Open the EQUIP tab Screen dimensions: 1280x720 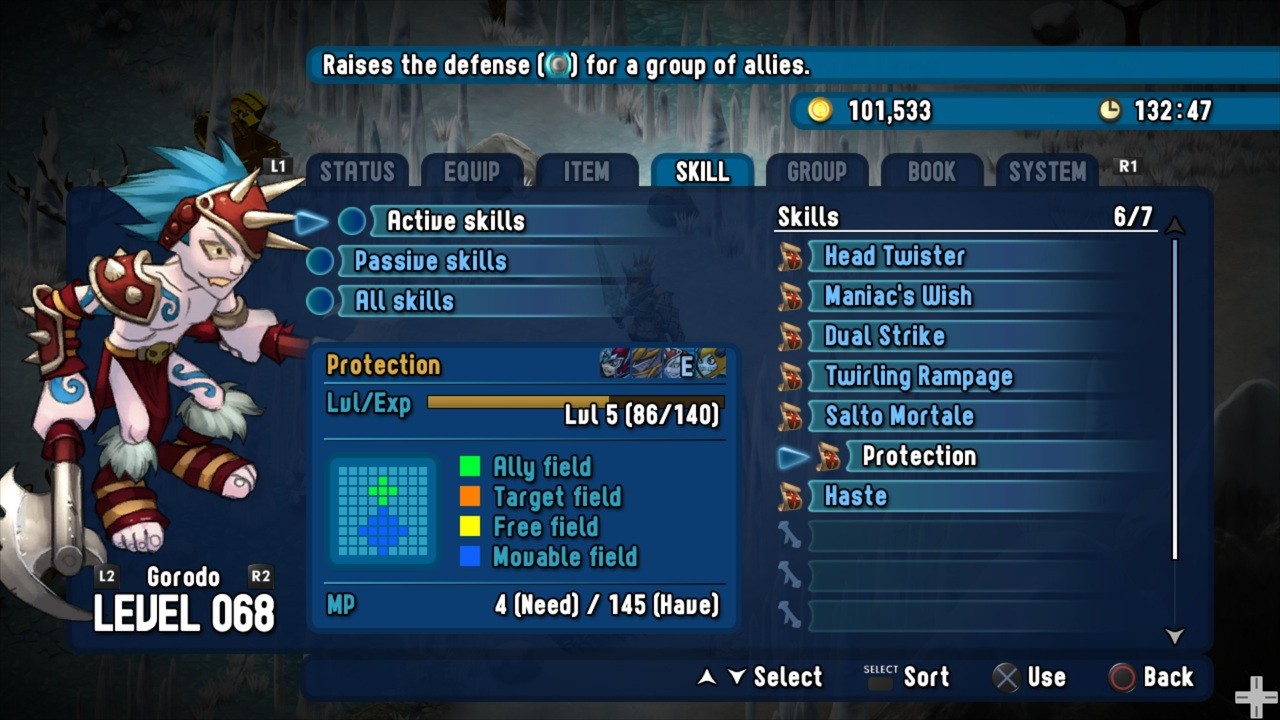pos(472,172)
